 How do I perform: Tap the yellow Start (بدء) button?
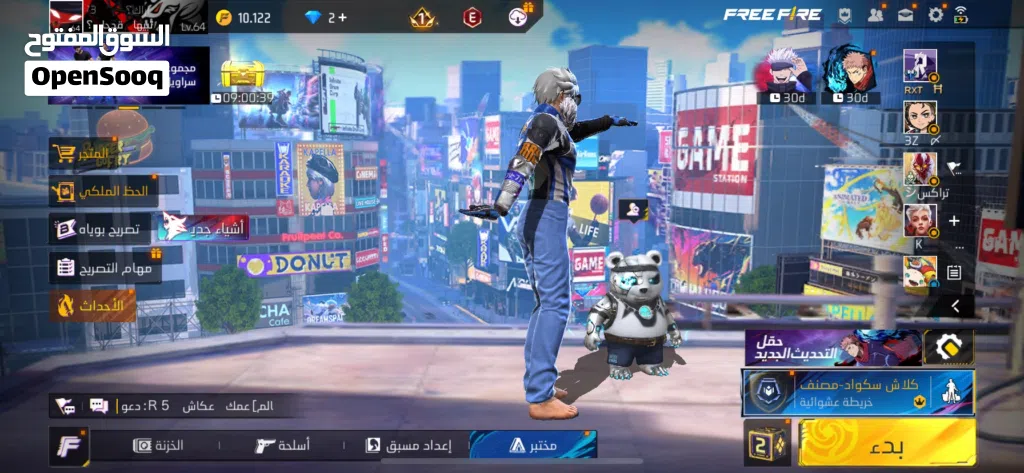(x=888, y=442)
